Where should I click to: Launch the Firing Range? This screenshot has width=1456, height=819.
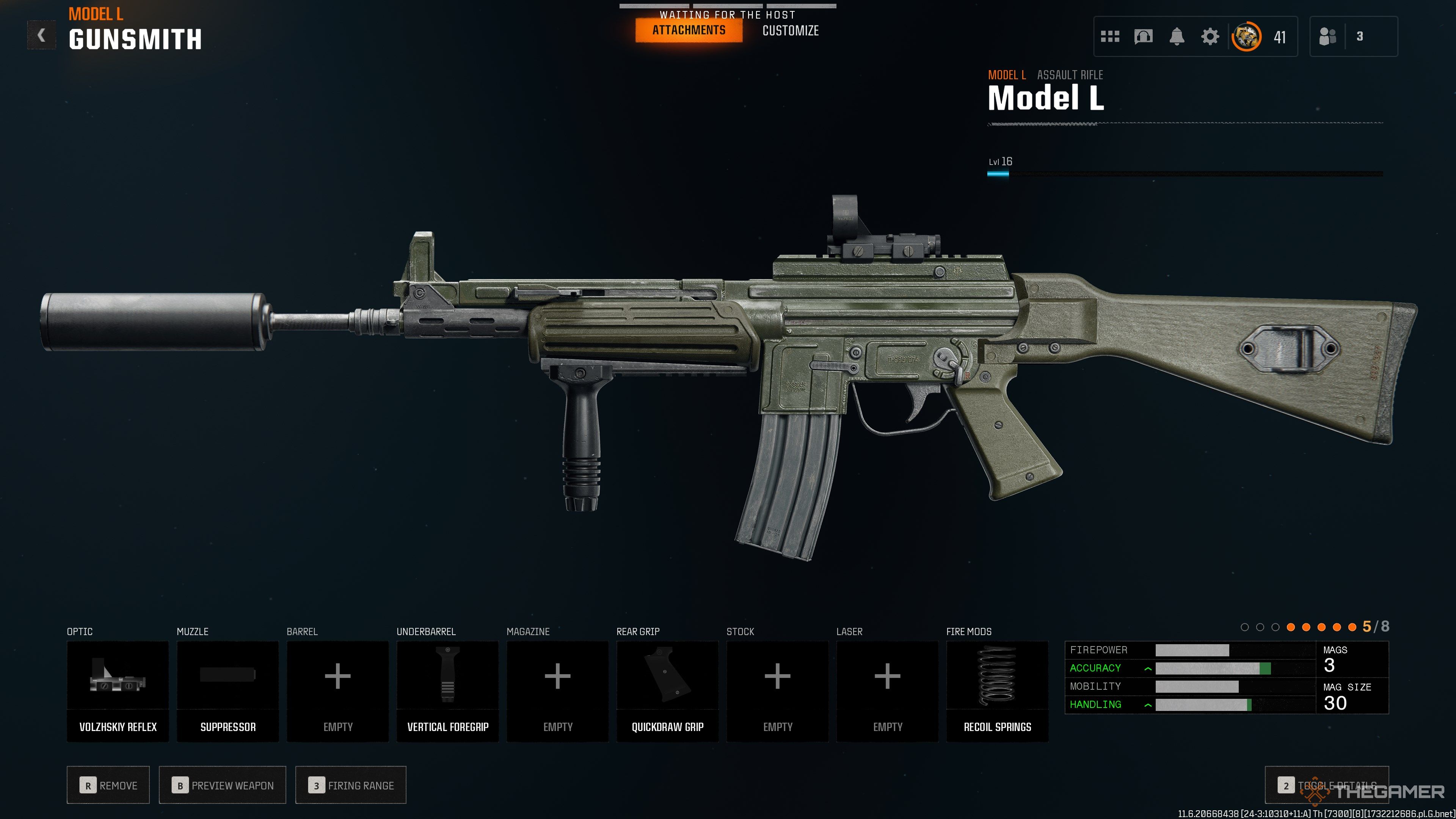pos(350,785)
